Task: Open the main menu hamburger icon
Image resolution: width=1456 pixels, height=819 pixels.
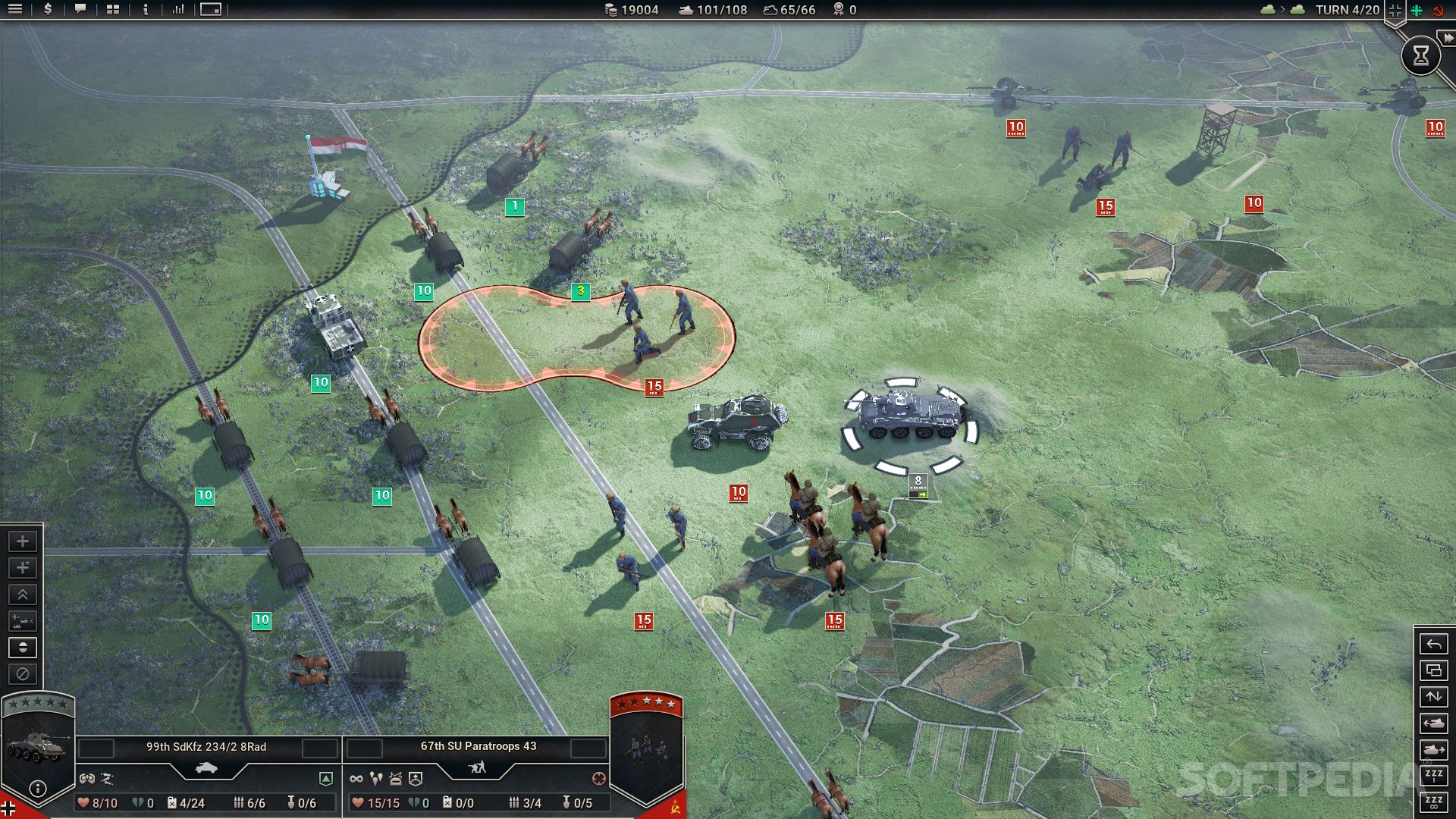Action: (x=15, y=10)
